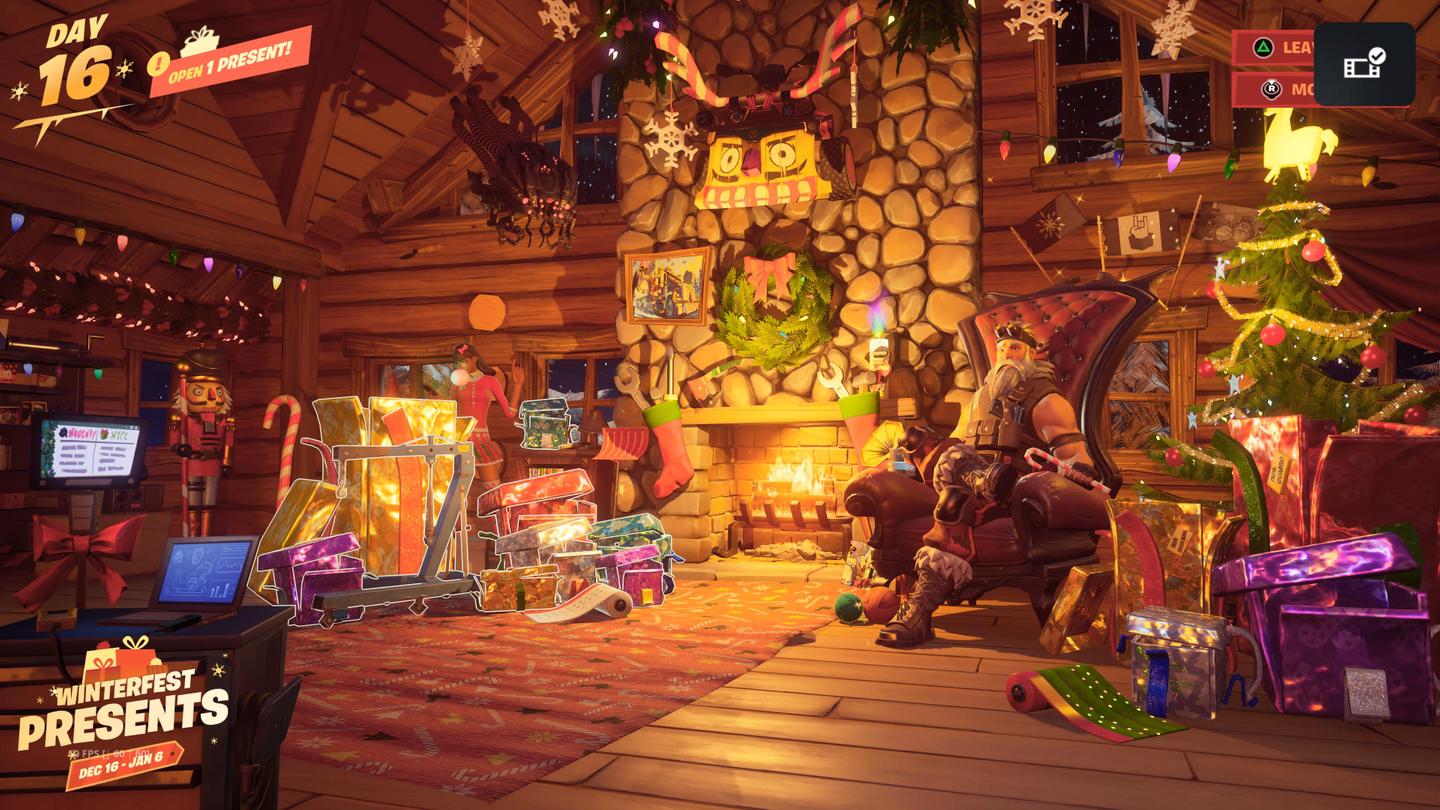Viewport: 1440px width, 810px height.
Task: Click the yellow exclamation mark notification icon
Action: [158, 66]
